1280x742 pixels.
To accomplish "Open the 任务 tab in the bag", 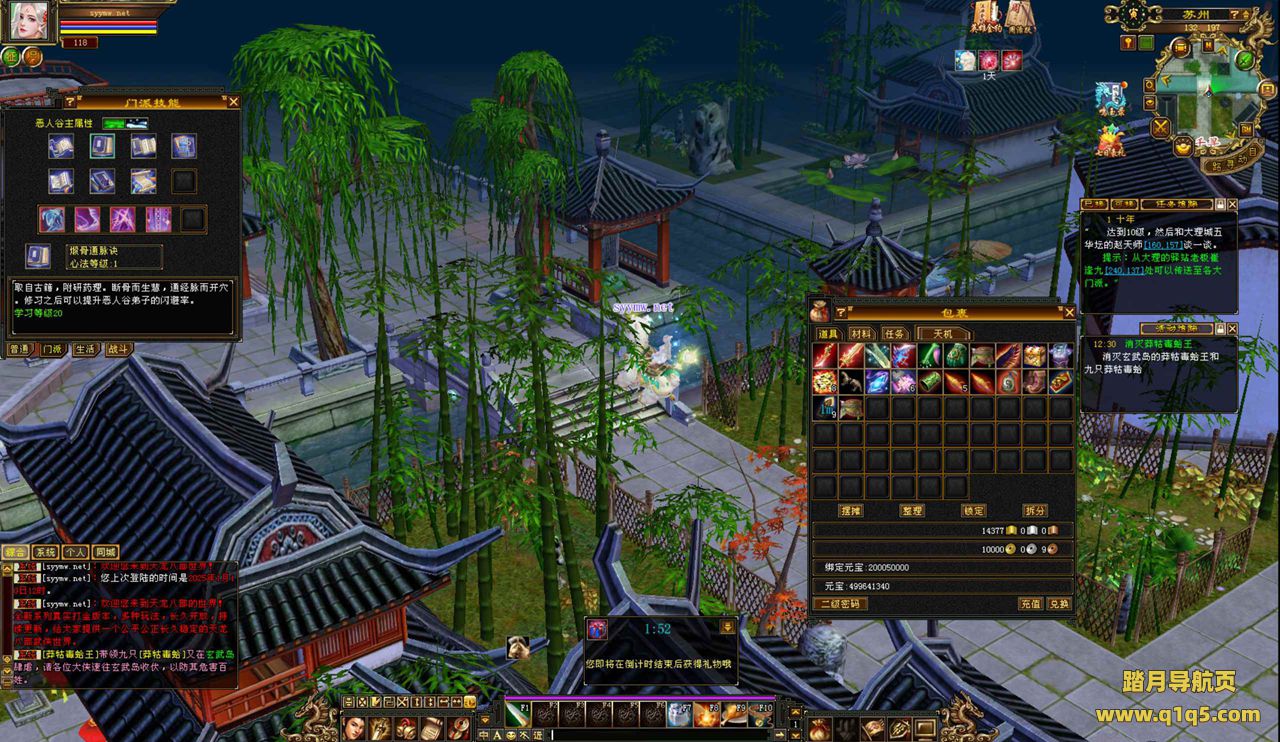I will point(894,334).
